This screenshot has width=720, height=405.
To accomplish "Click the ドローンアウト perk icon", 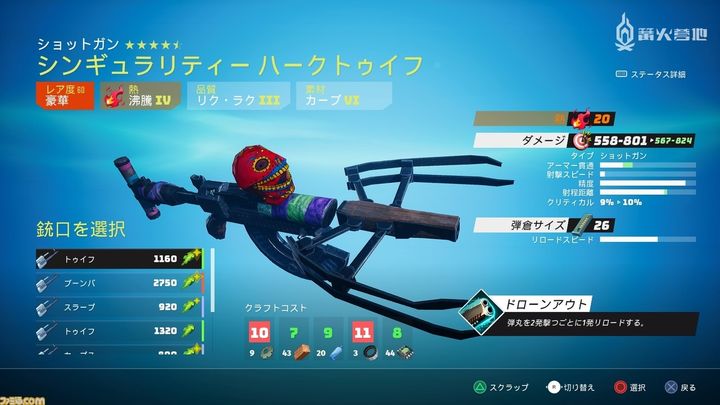I will (476, 315).
